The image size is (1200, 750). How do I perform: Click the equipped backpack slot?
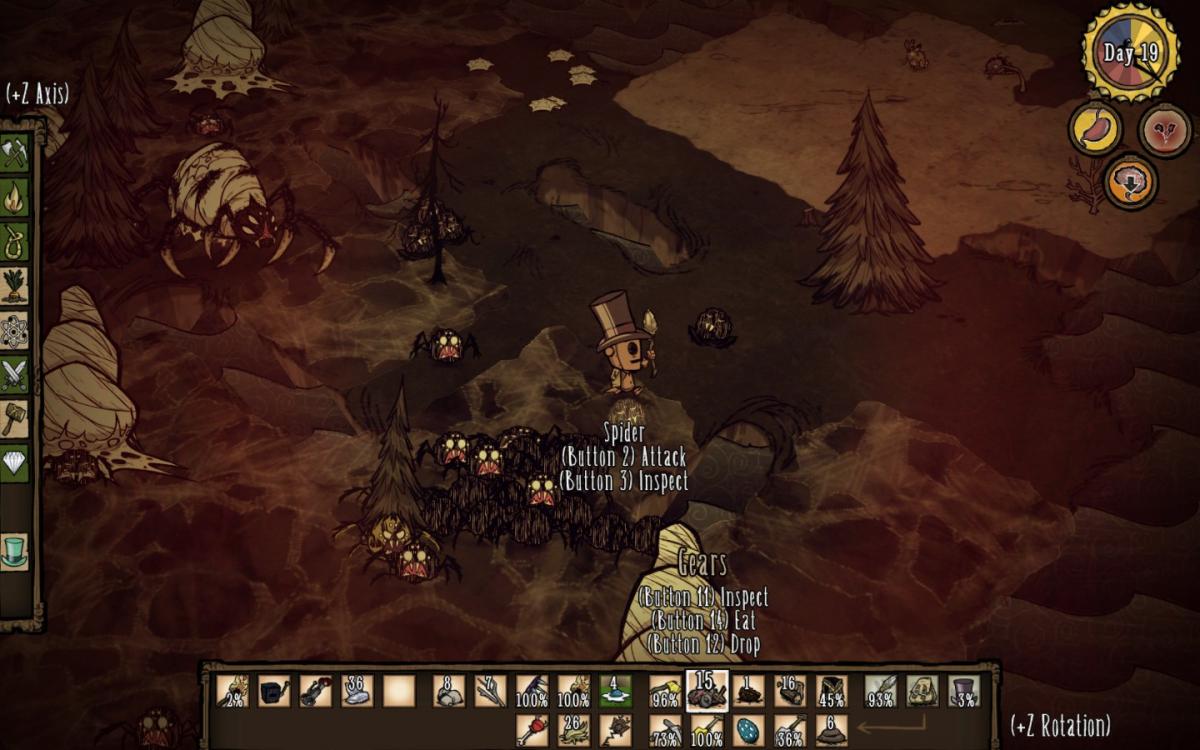coord(921,691)
